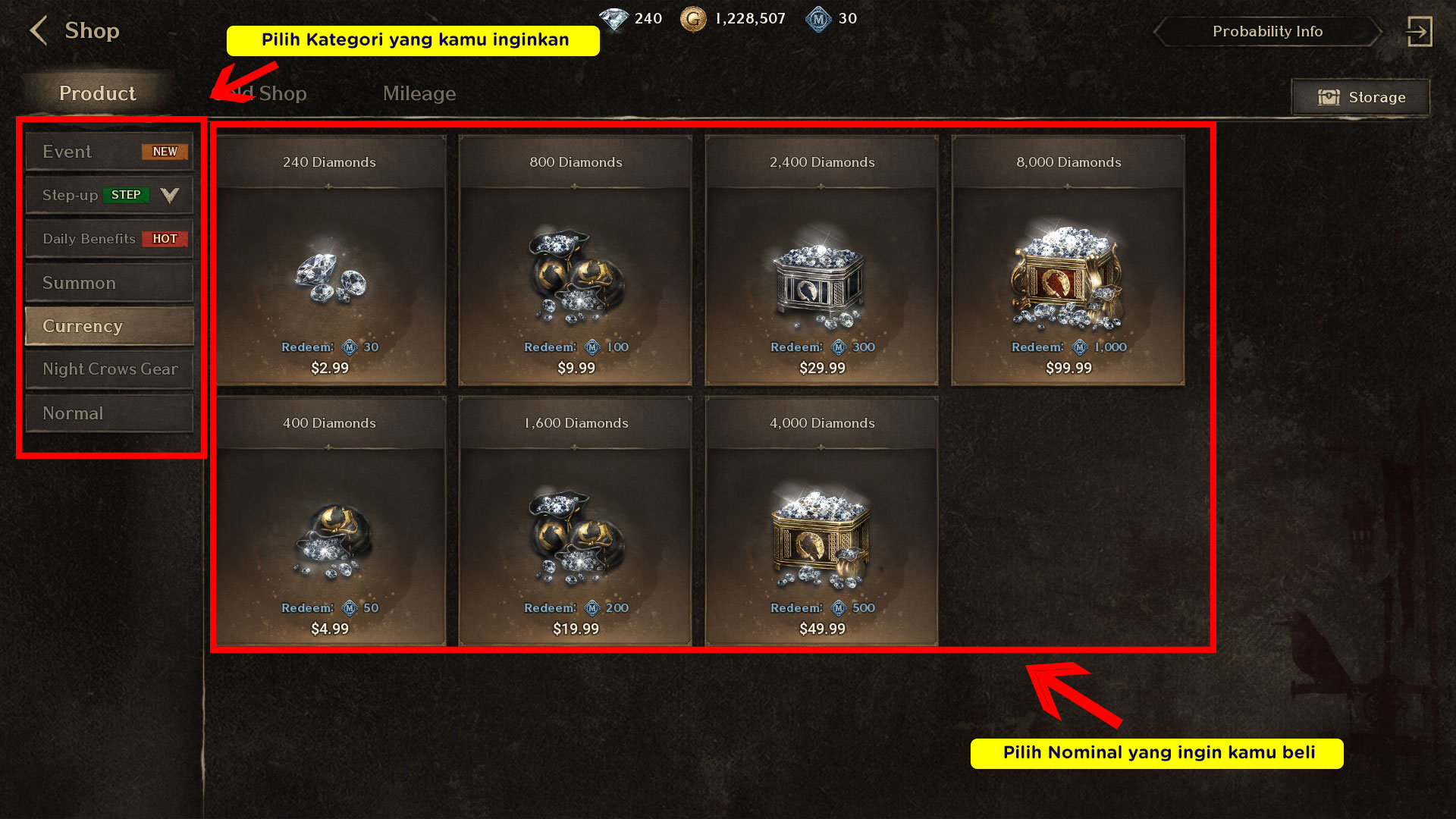
Task: Open the Night Crows Gear category
Action: (x=109, y=369)
